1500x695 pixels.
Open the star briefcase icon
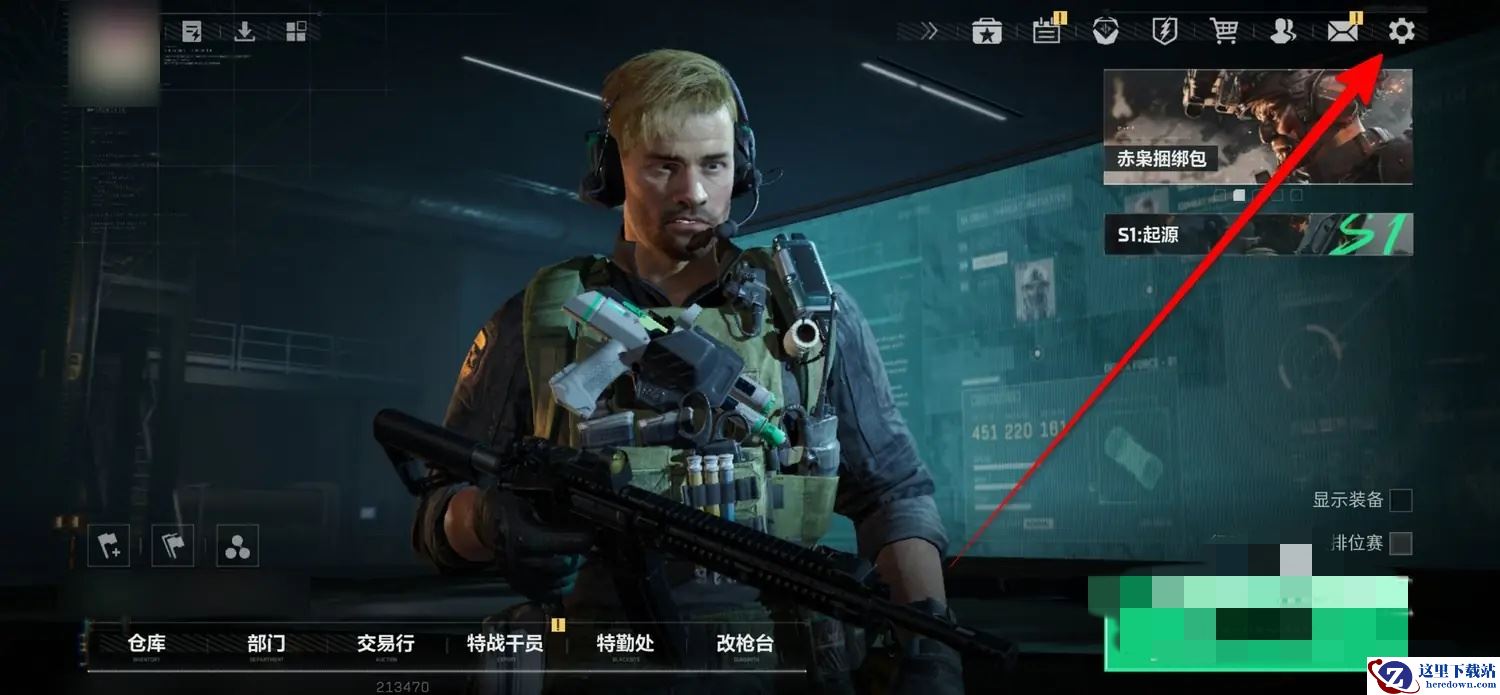coord(987,32)
